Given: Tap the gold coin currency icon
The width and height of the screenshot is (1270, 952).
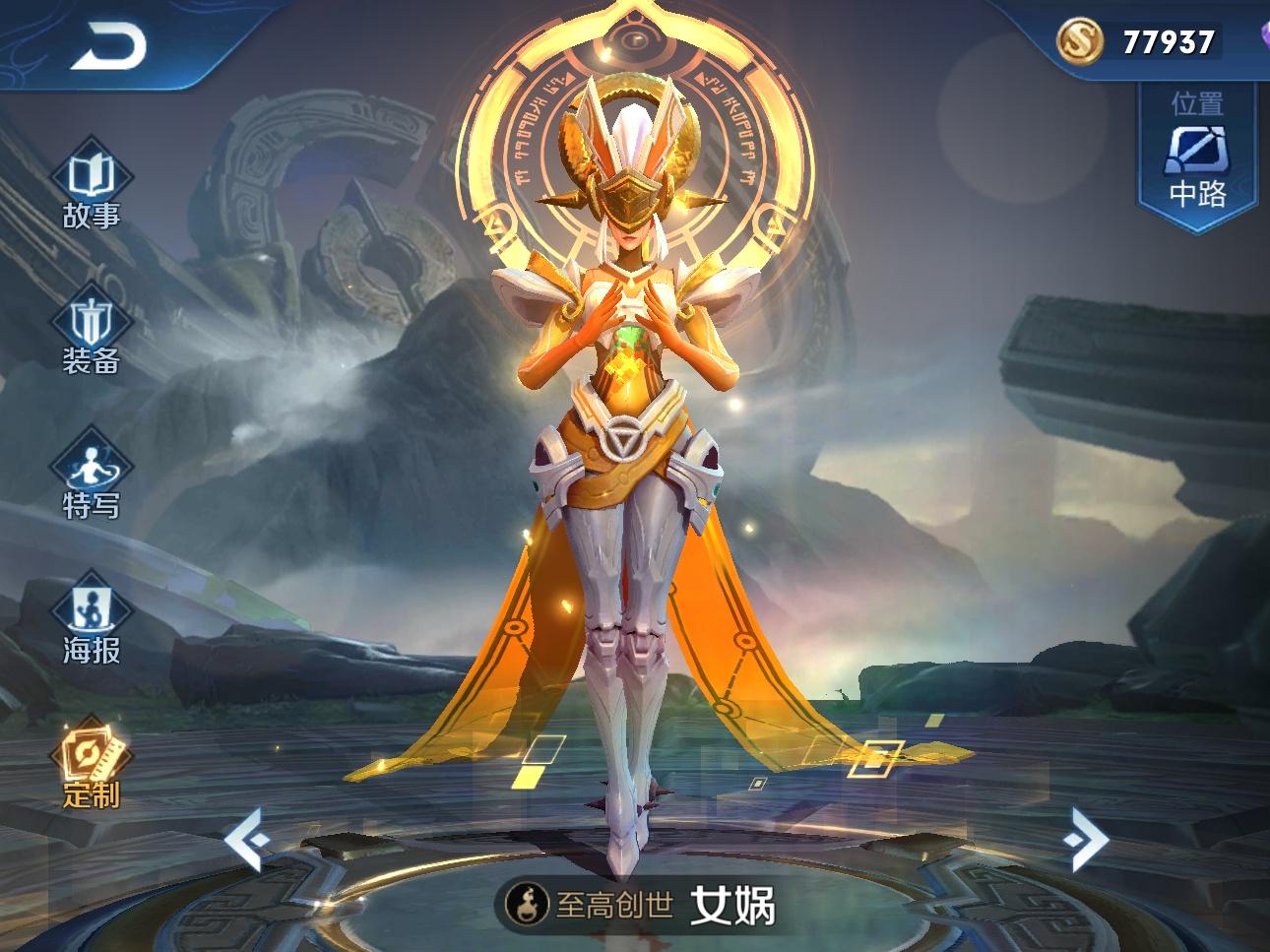Looking at the screenshot, I should pos(1080,41).
